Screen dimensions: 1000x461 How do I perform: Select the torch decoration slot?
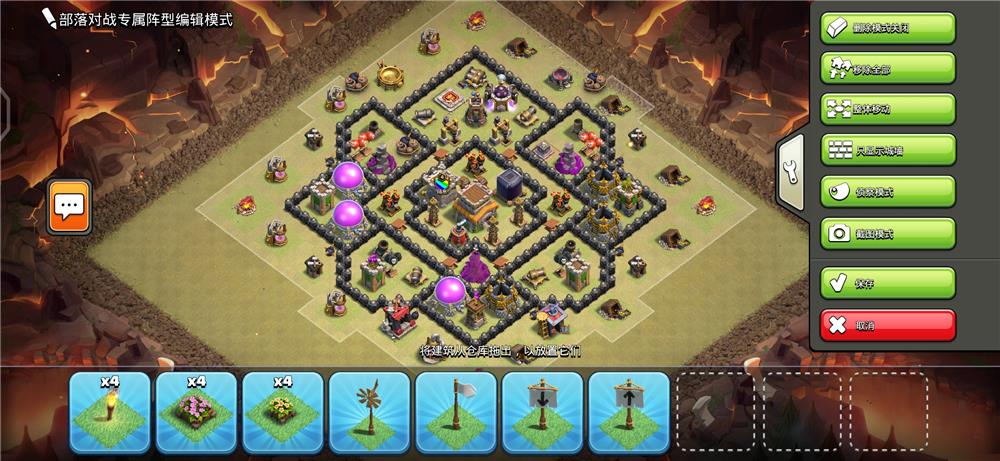[x=110, y=412]
